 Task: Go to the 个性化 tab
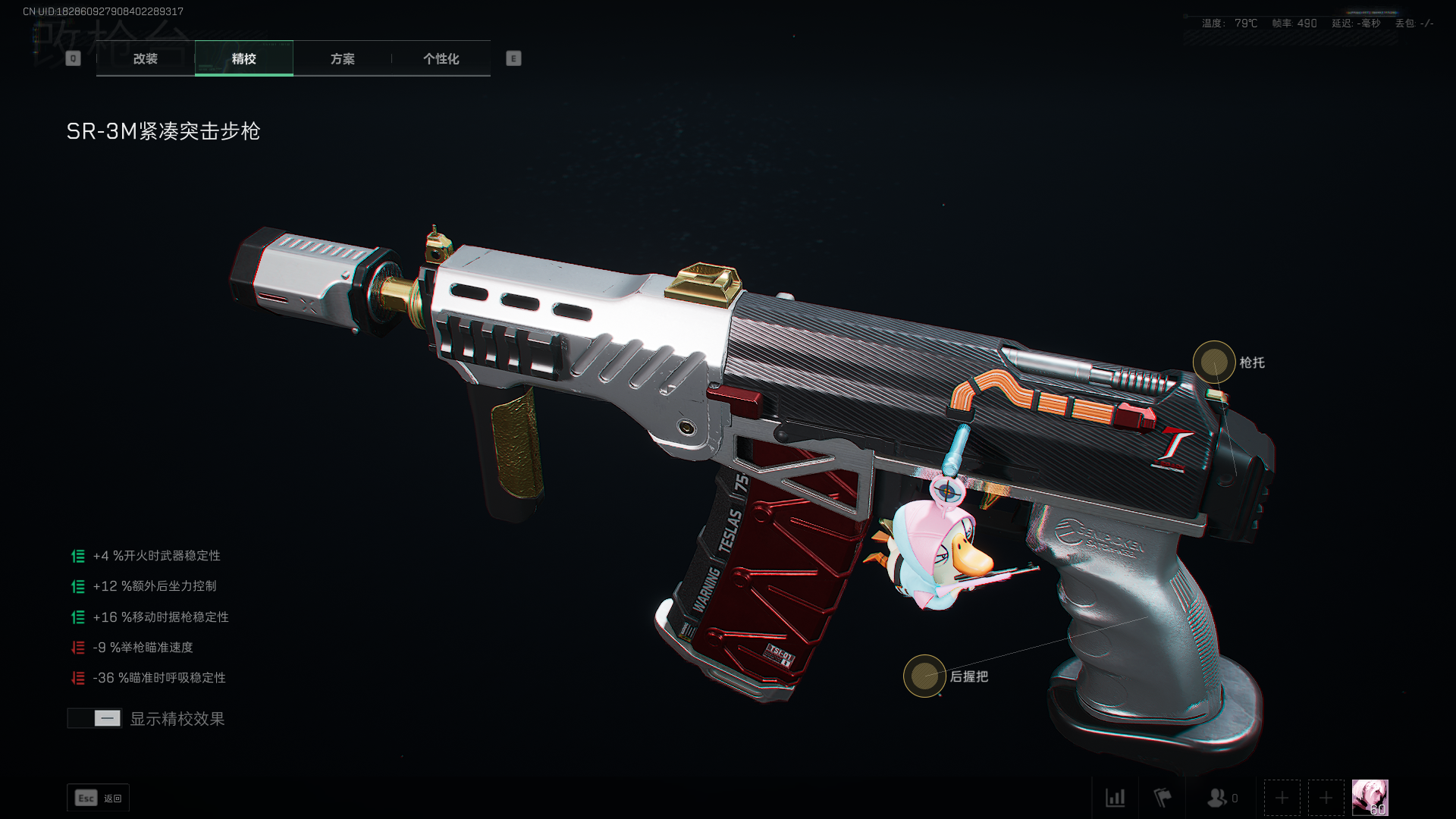[x=441, y=58]
